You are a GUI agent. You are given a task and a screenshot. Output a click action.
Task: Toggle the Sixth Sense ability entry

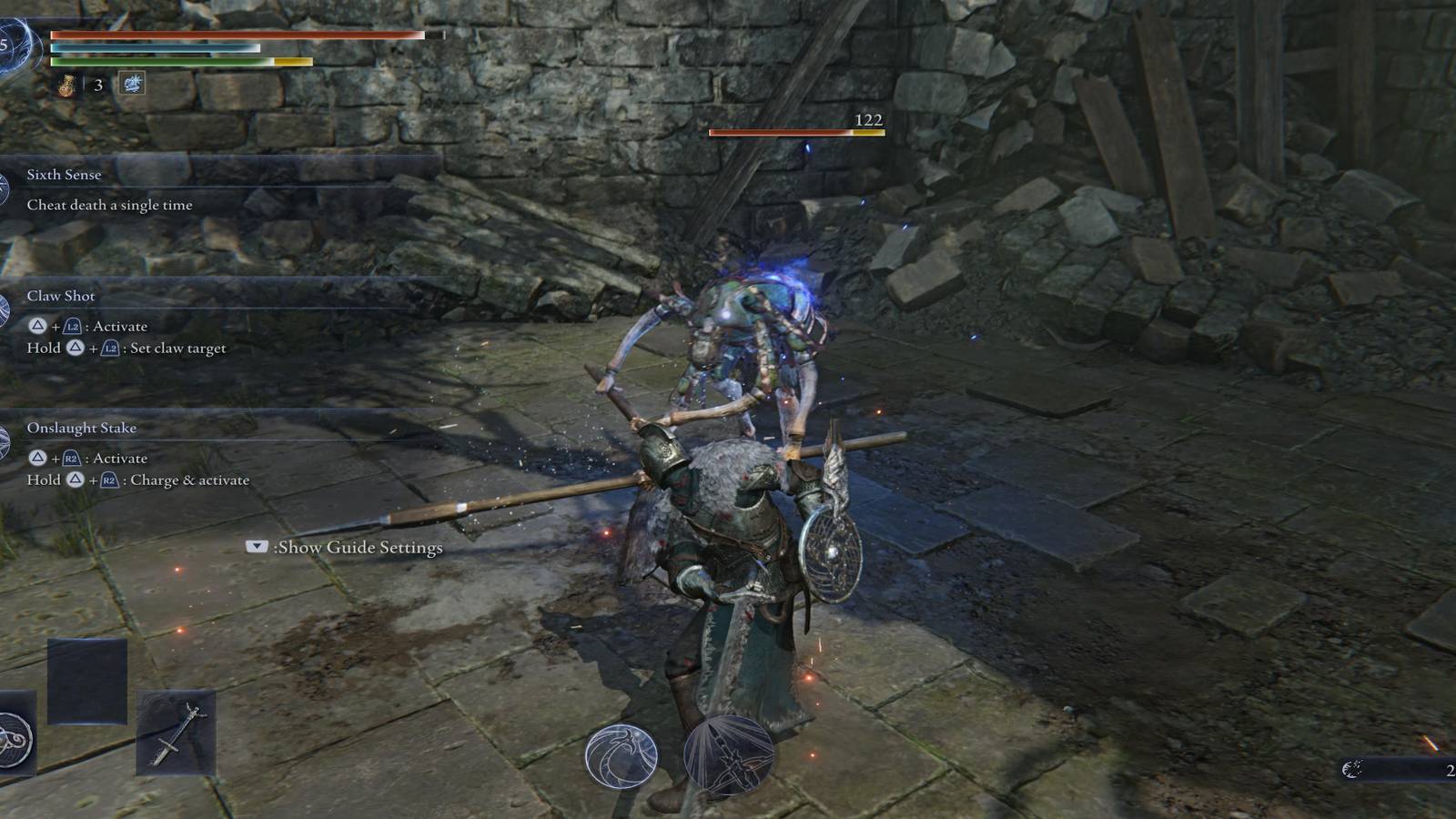pyautogui.click(x=64, y=175)
